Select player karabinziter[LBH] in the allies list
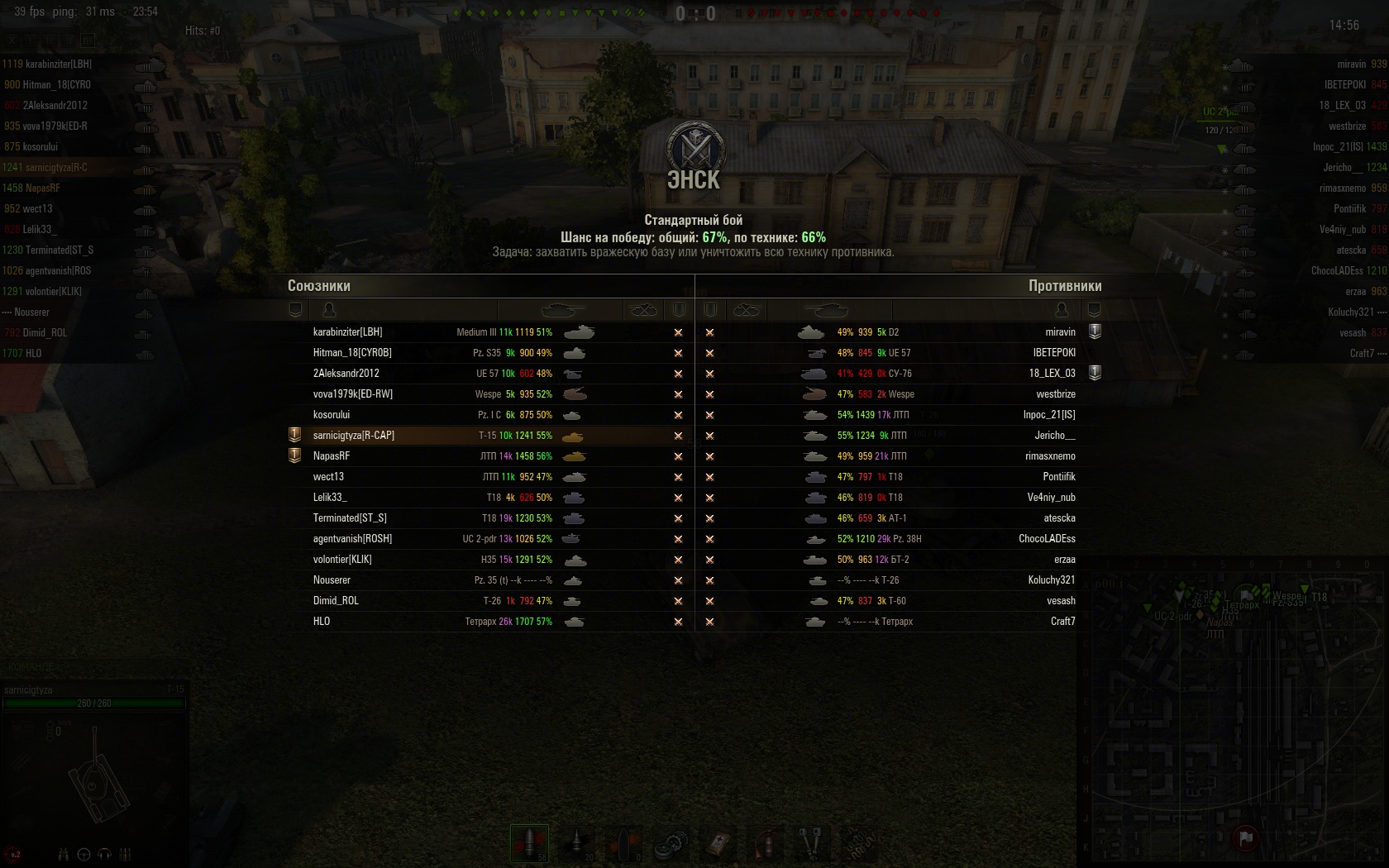The image size is (1389, 868). pyautogui.click(x=347, y=332)
